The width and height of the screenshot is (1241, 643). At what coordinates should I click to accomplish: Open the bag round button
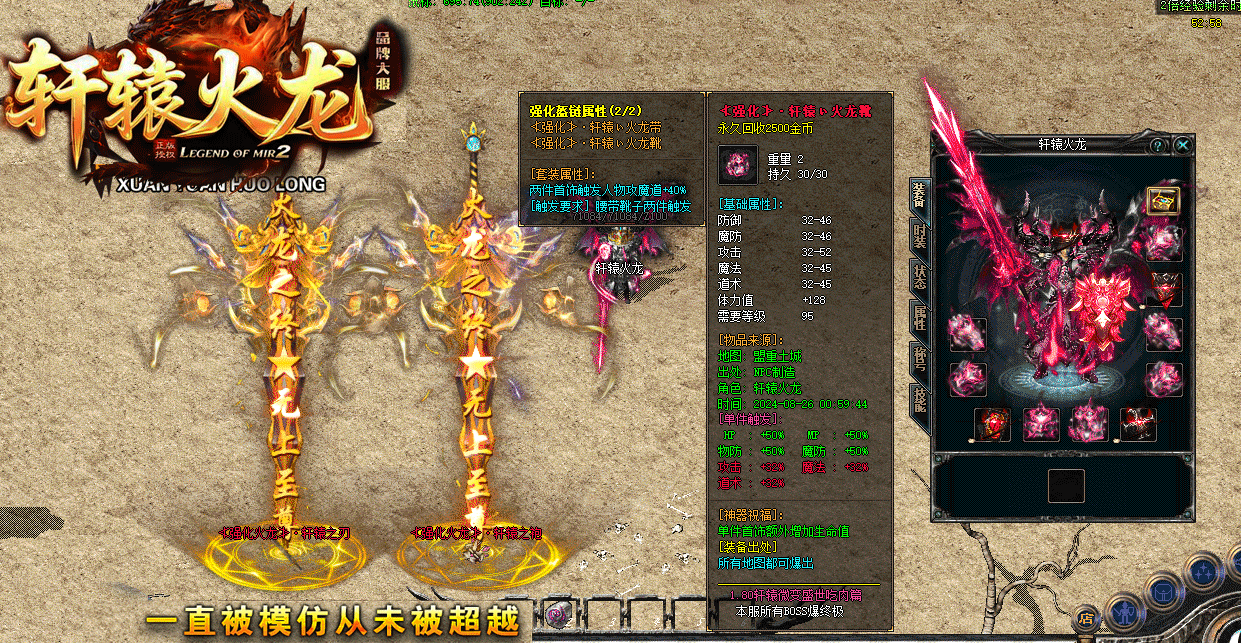click(1162, 590)
